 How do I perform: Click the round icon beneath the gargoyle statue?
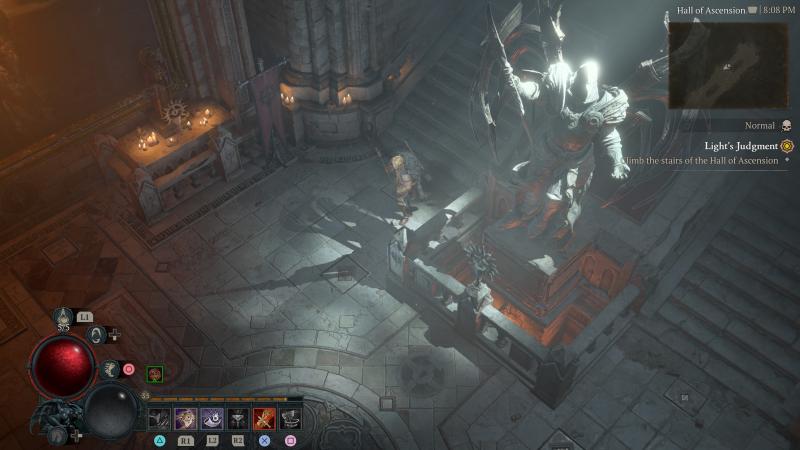pos(56,435)
